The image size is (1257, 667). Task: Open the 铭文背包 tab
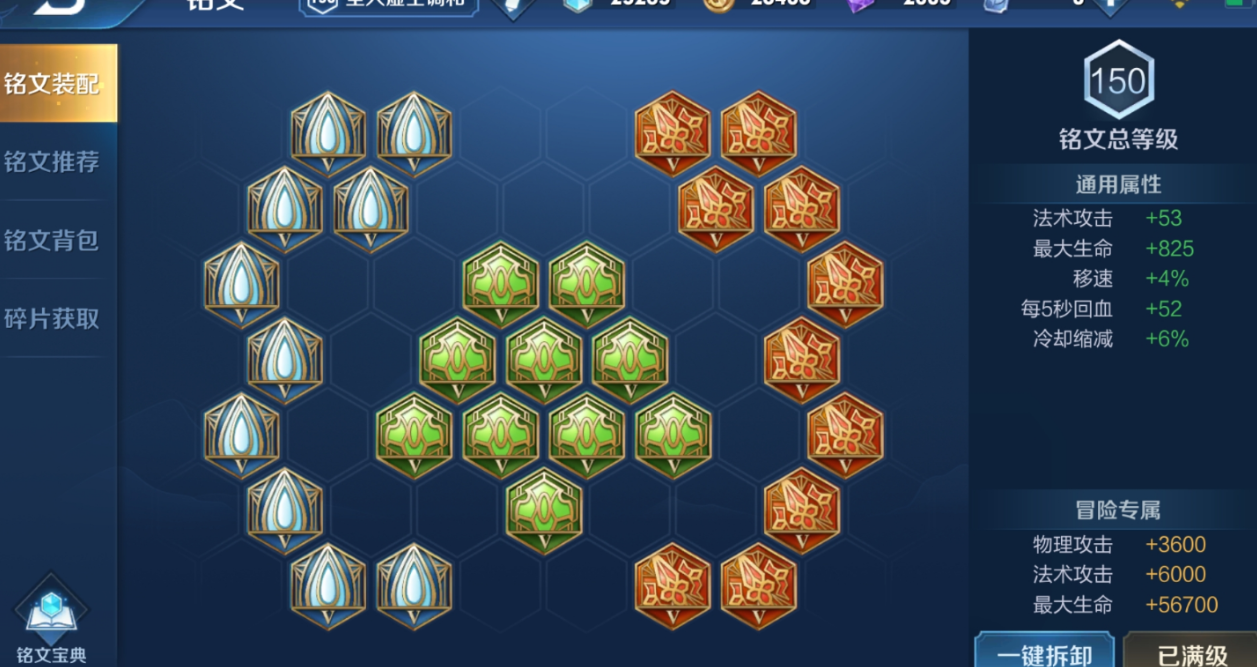click(52, 241)
